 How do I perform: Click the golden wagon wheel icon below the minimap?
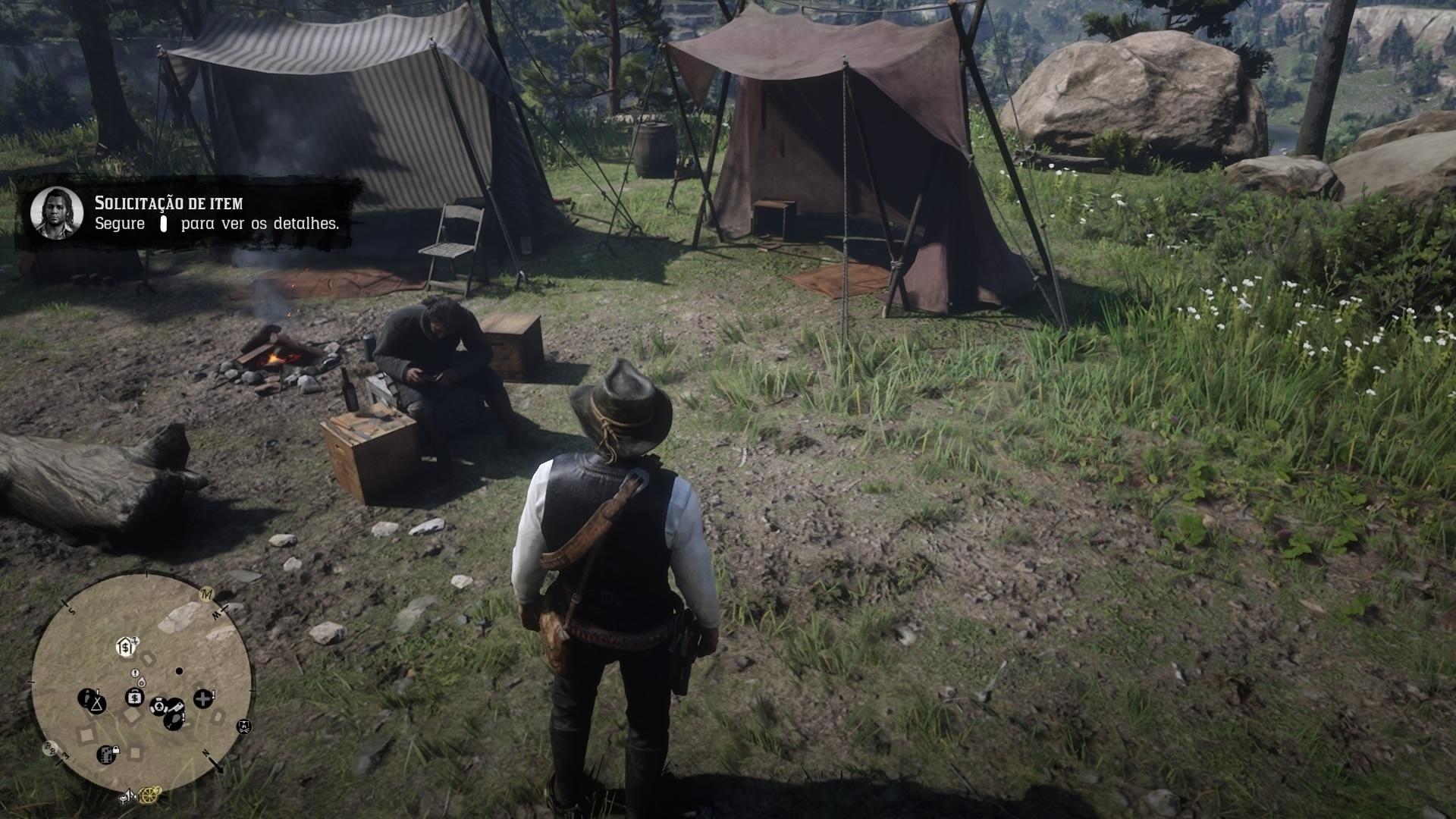click(x=148, y=796)
